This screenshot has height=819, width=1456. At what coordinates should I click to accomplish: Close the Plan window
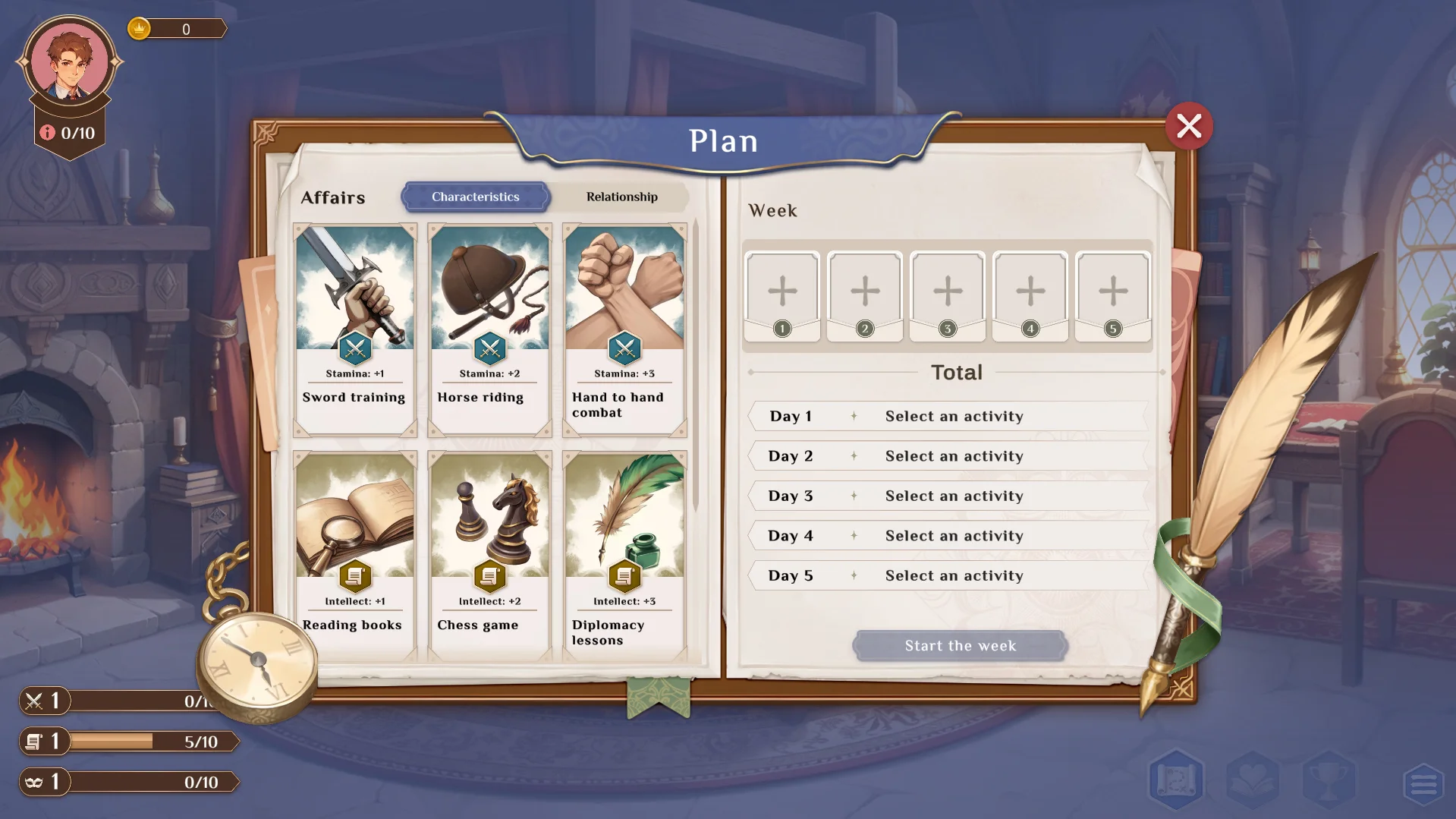[1188, 126]
